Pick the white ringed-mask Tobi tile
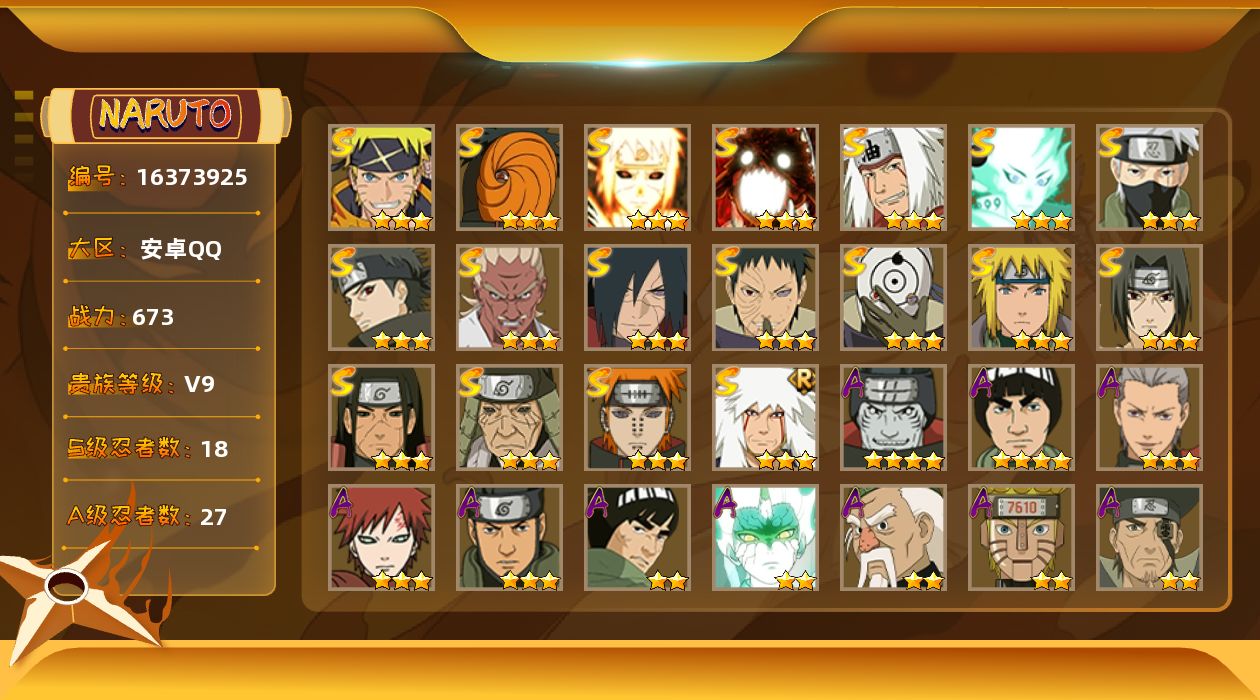1260x700 pixels. click(x=893, y=297)
